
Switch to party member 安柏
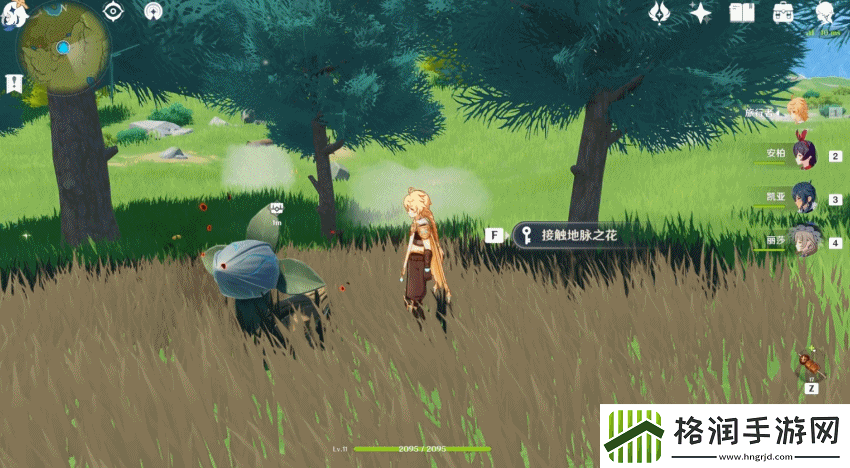pos(805,153)
